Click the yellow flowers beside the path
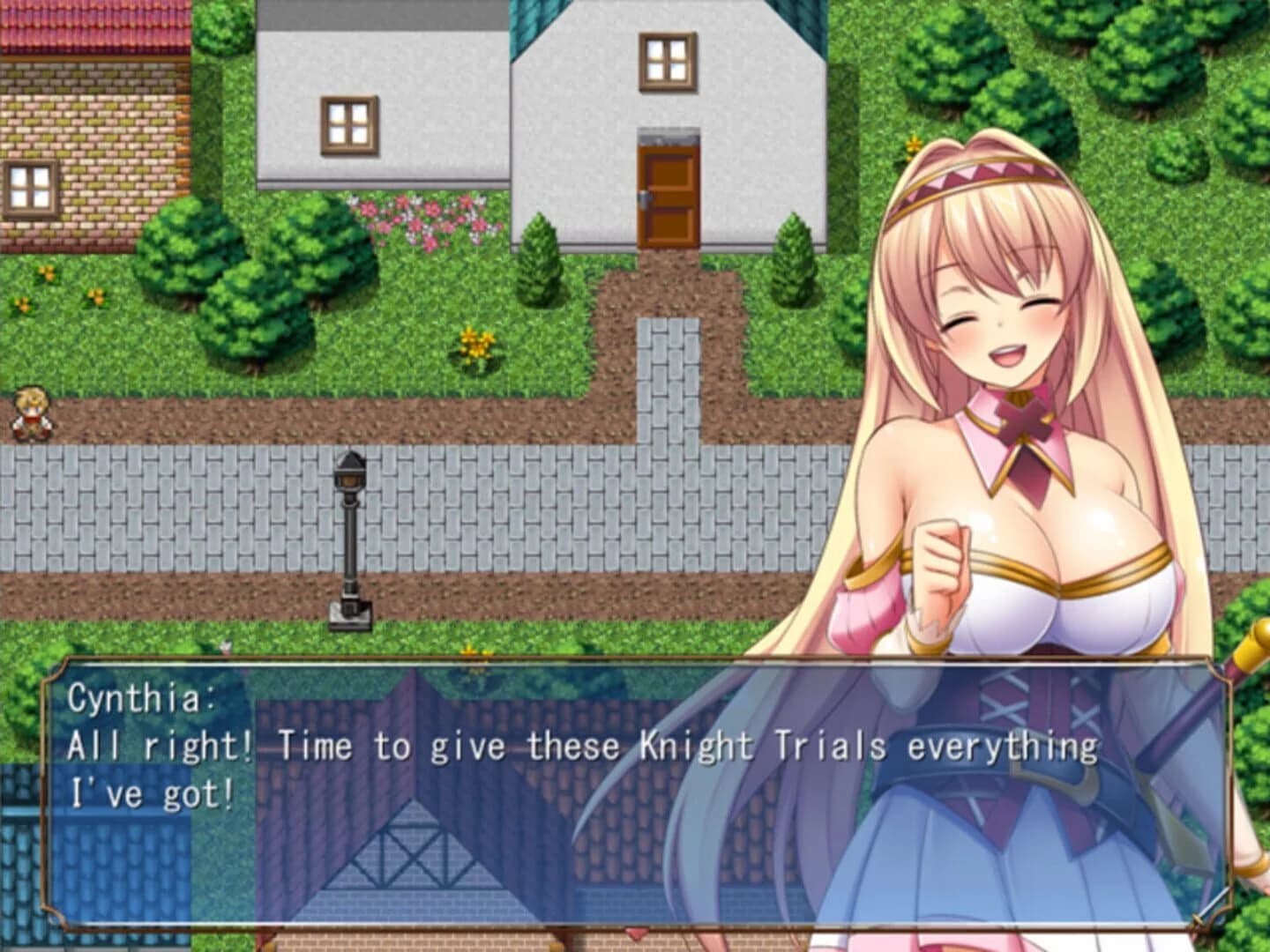 (472, 344)
